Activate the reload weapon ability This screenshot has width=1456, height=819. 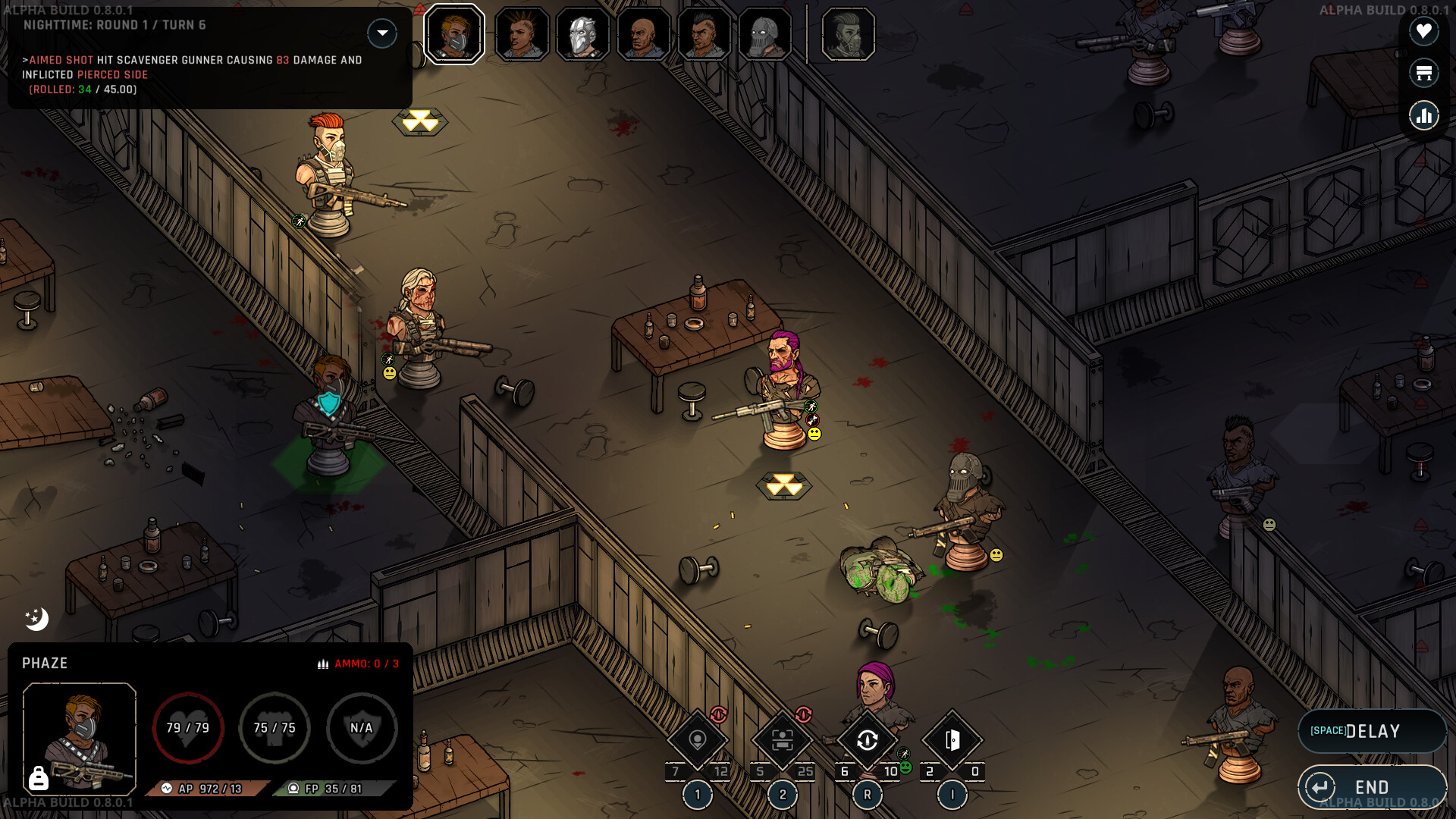pos(867,741)
